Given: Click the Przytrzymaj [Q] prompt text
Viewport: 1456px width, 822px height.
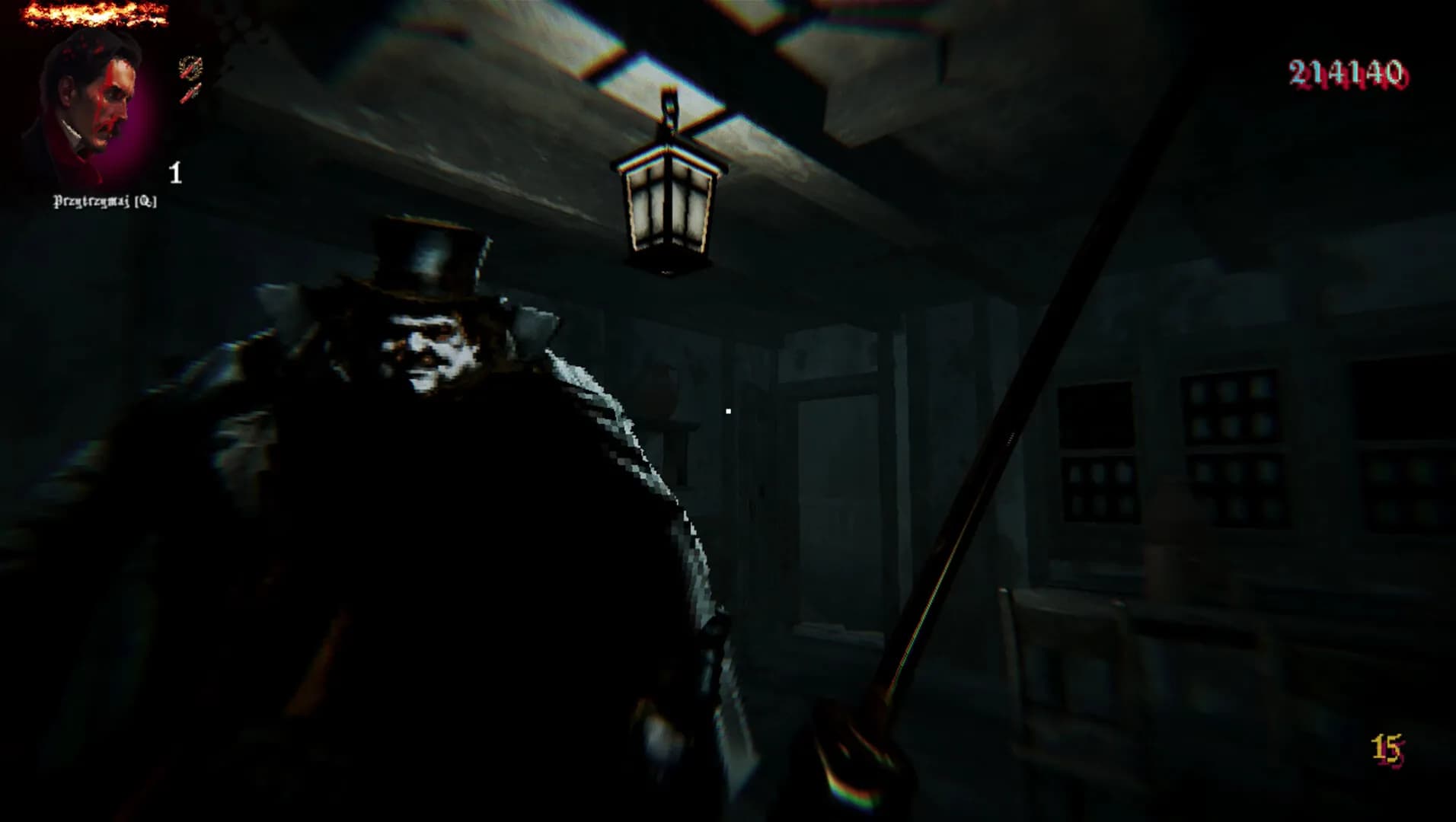Looking at the screenshot, I should [x=104, y=203].
